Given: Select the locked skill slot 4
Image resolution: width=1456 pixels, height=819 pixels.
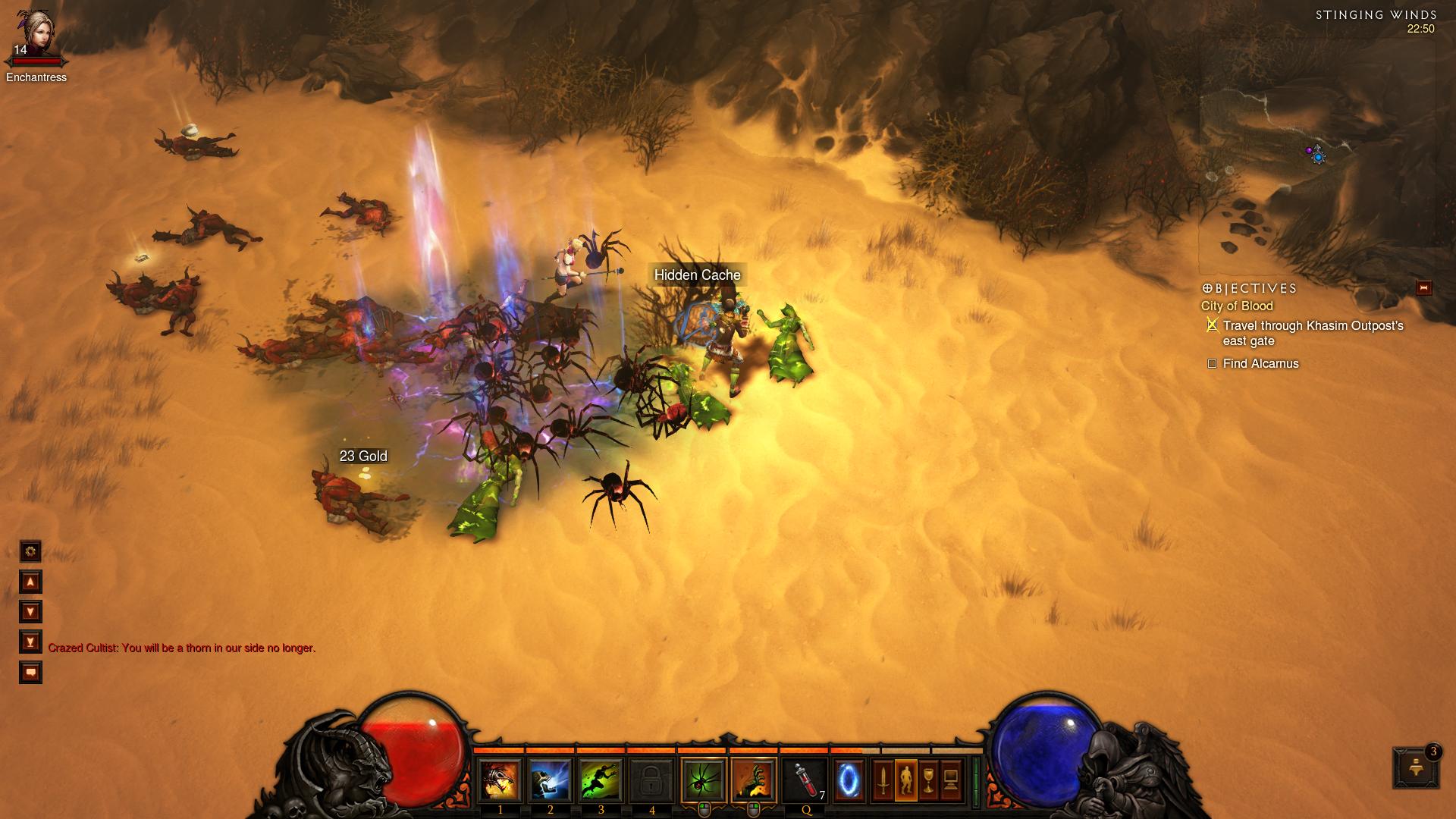Looking at the screenshot, I should (651, 780).
